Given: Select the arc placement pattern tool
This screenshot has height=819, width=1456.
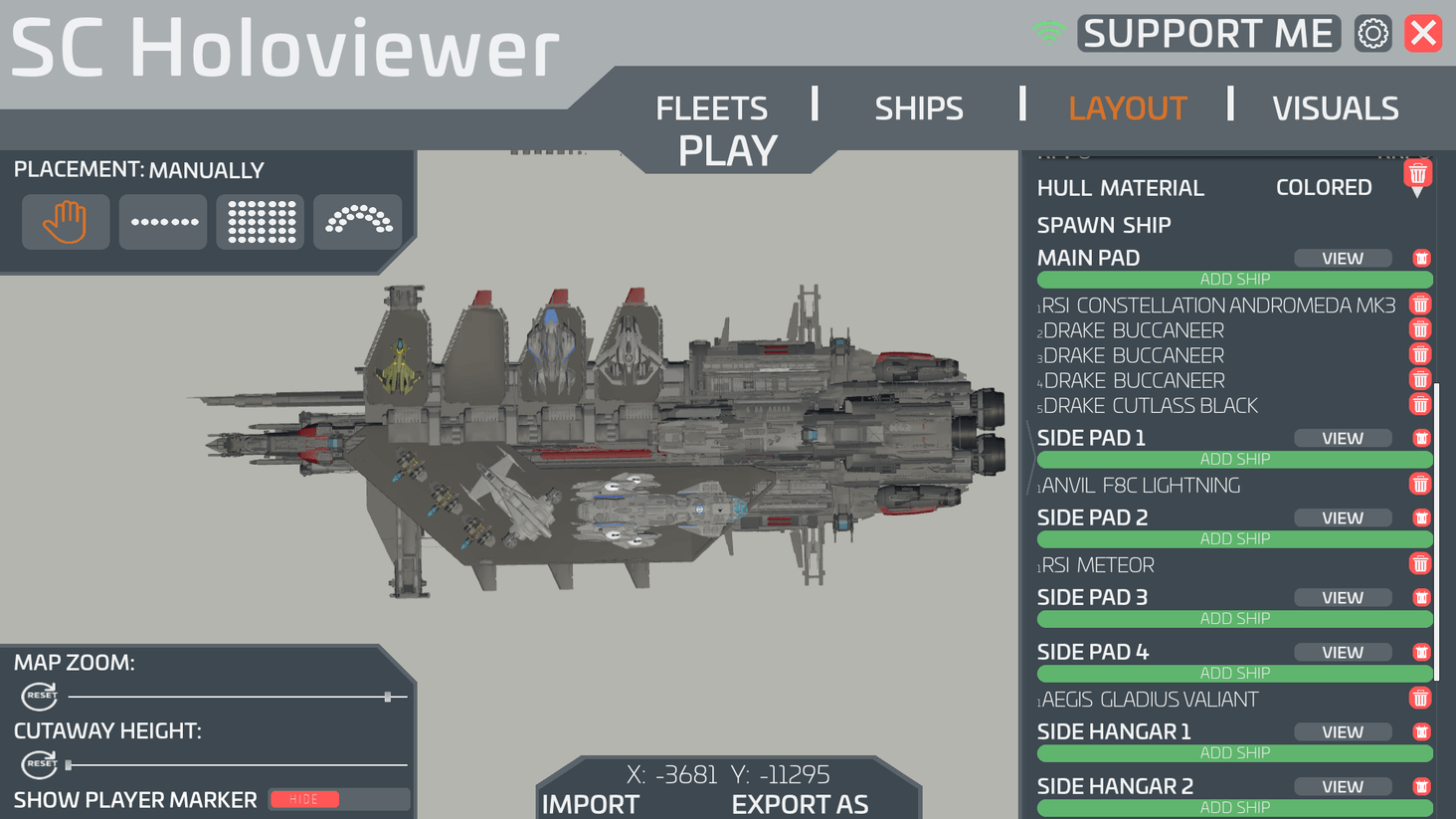Looking at the screenshot, I should pos(357,221).
